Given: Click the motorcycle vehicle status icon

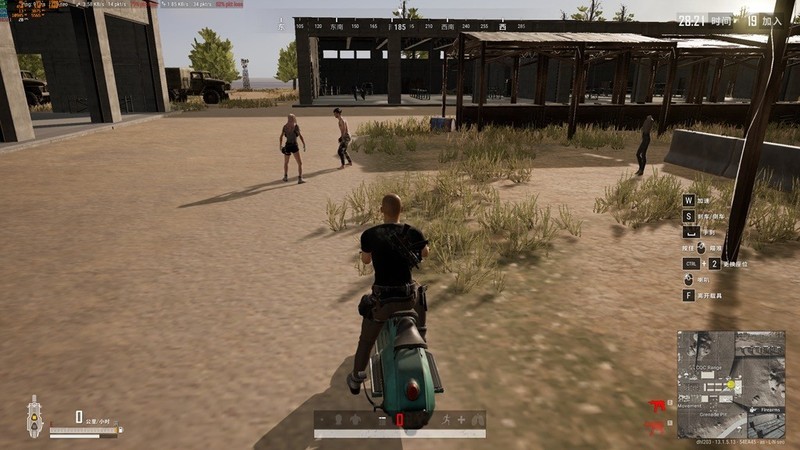Looking at the screenshot, I should click(34, 417).
